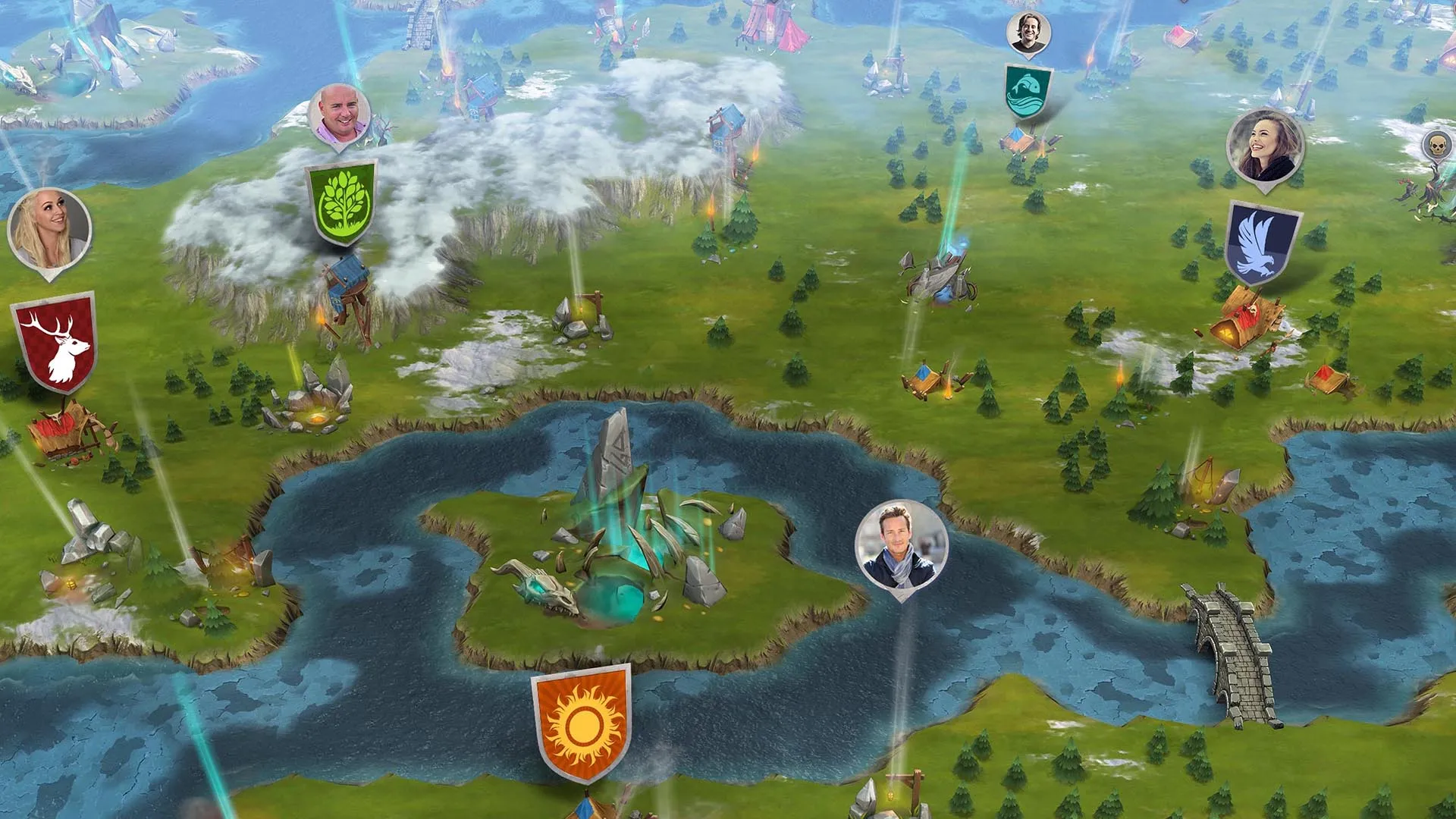This screenshot has width=1456, height=819.
Task: View the dark-haired woman's player portrait
Action: coord(1265,147)
